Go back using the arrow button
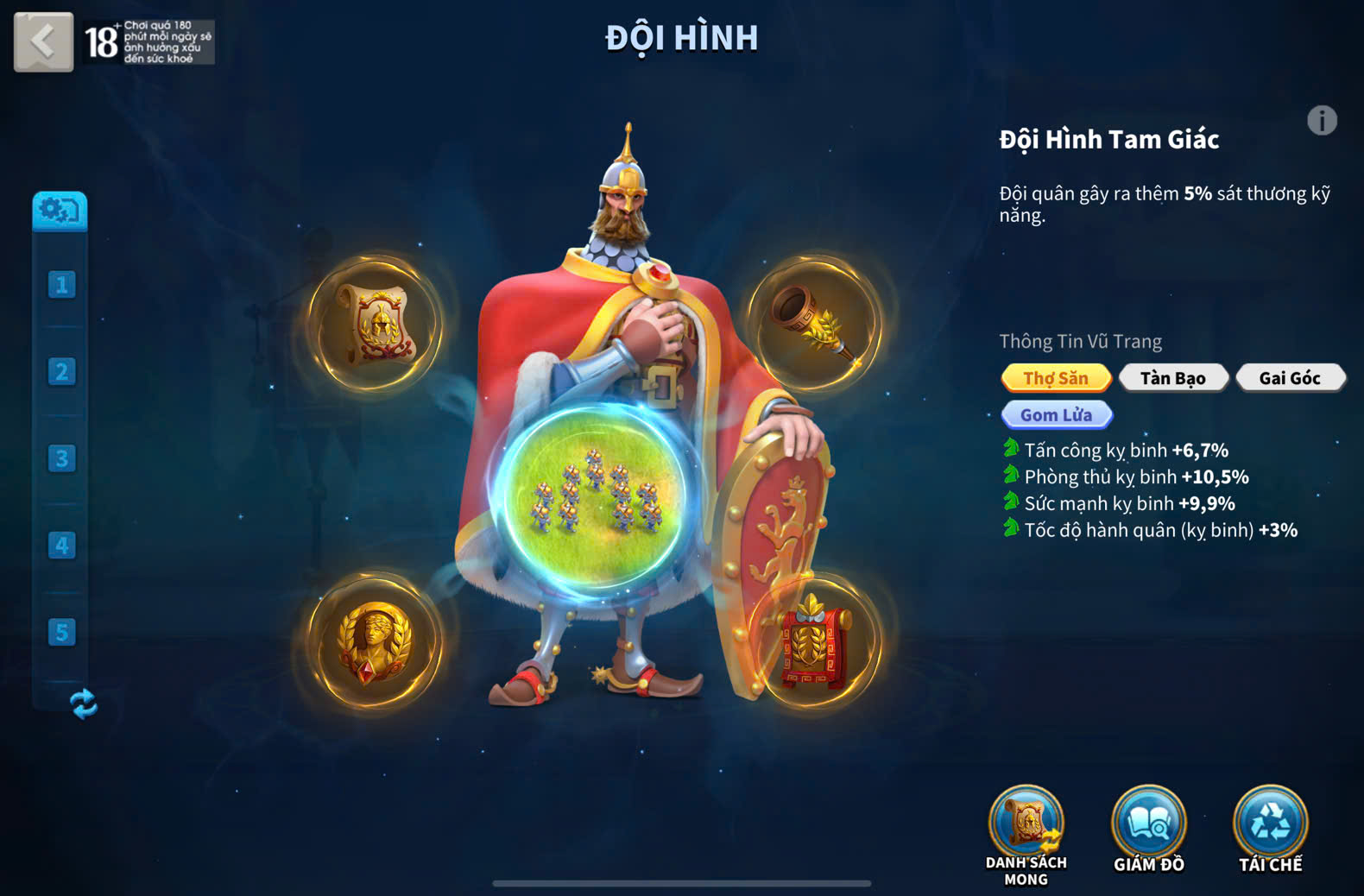Screen dimensions: 1364x896 (43, 41)
